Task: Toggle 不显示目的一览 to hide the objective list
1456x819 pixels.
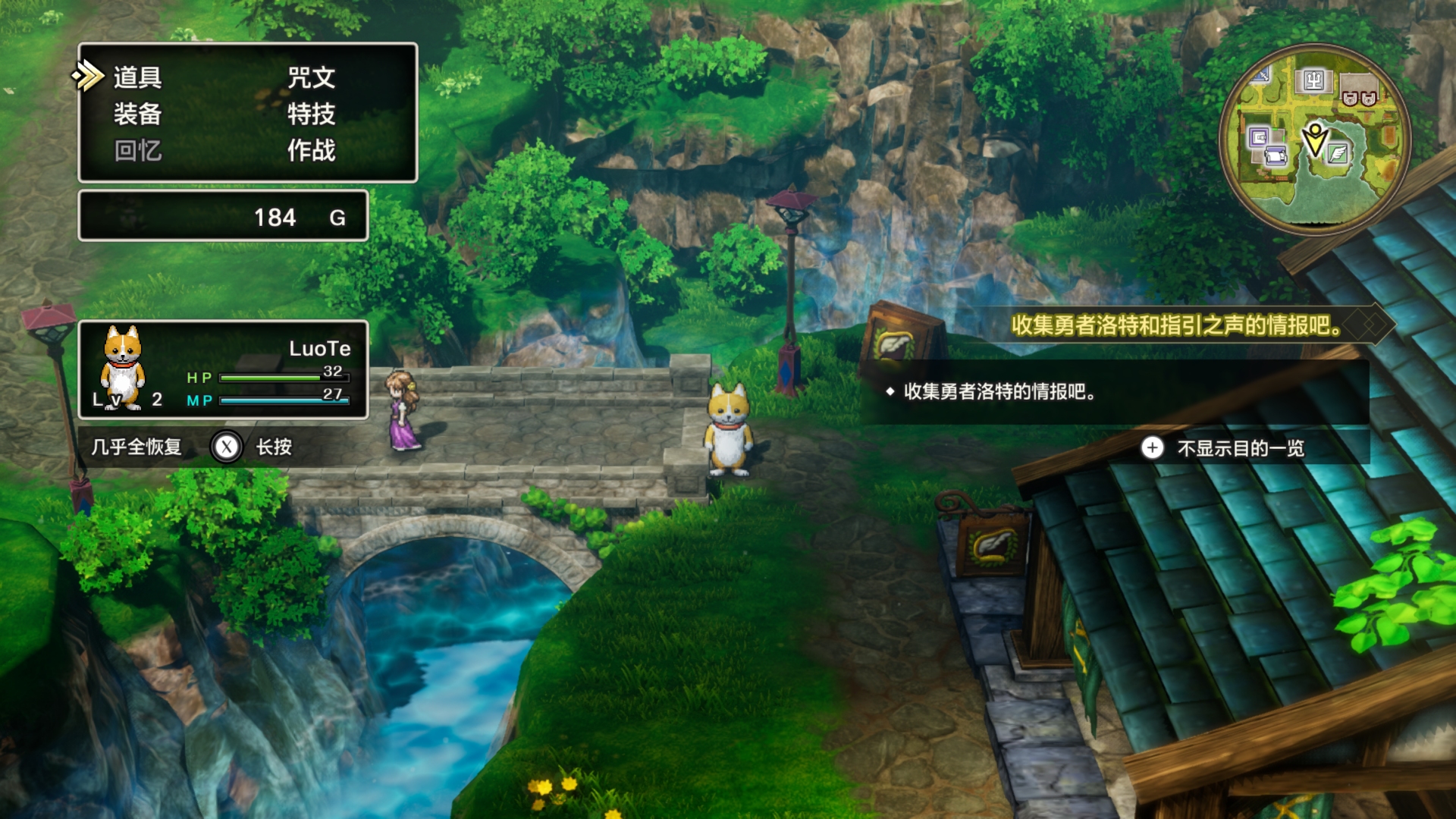Action: [1241, 448]
